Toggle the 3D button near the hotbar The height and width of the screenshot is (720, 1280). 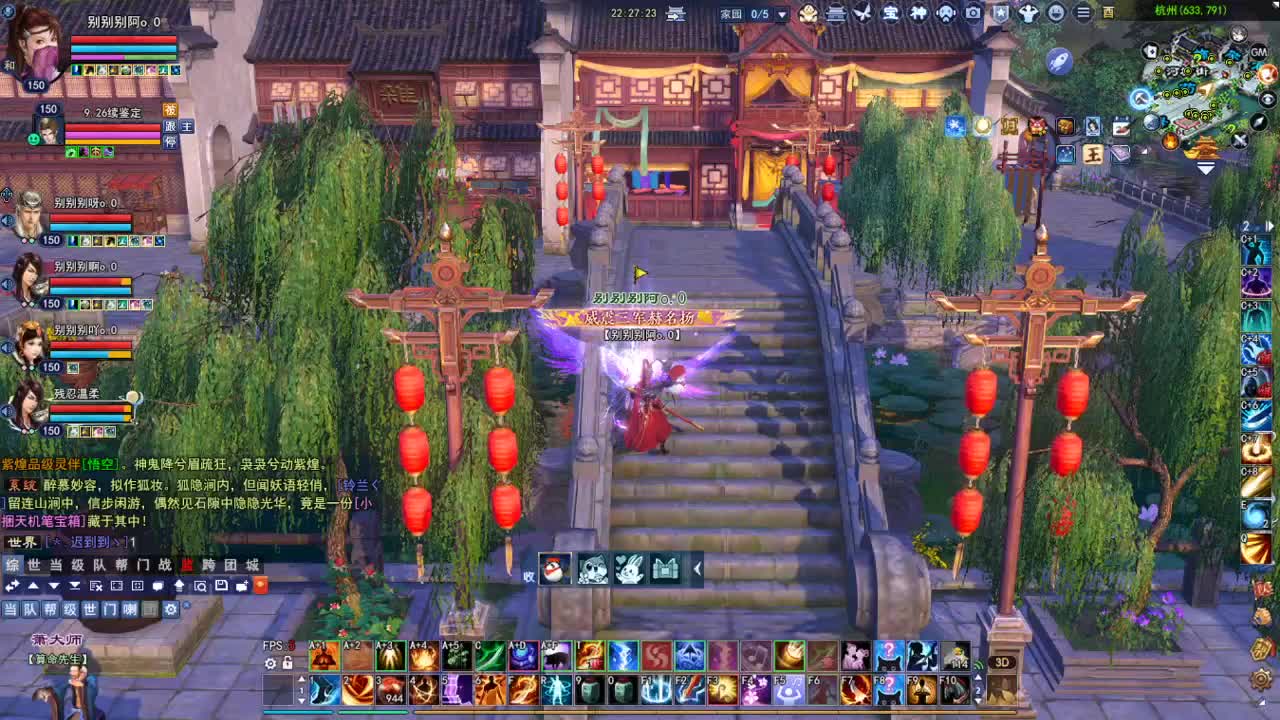(1000, 664)
